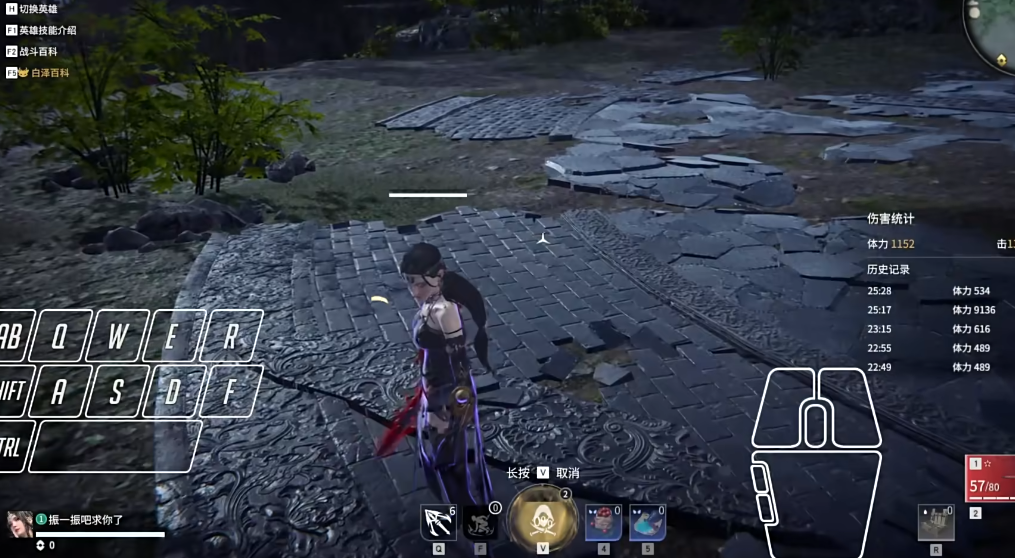Use the red item in slot 4

tap(603, 522)
